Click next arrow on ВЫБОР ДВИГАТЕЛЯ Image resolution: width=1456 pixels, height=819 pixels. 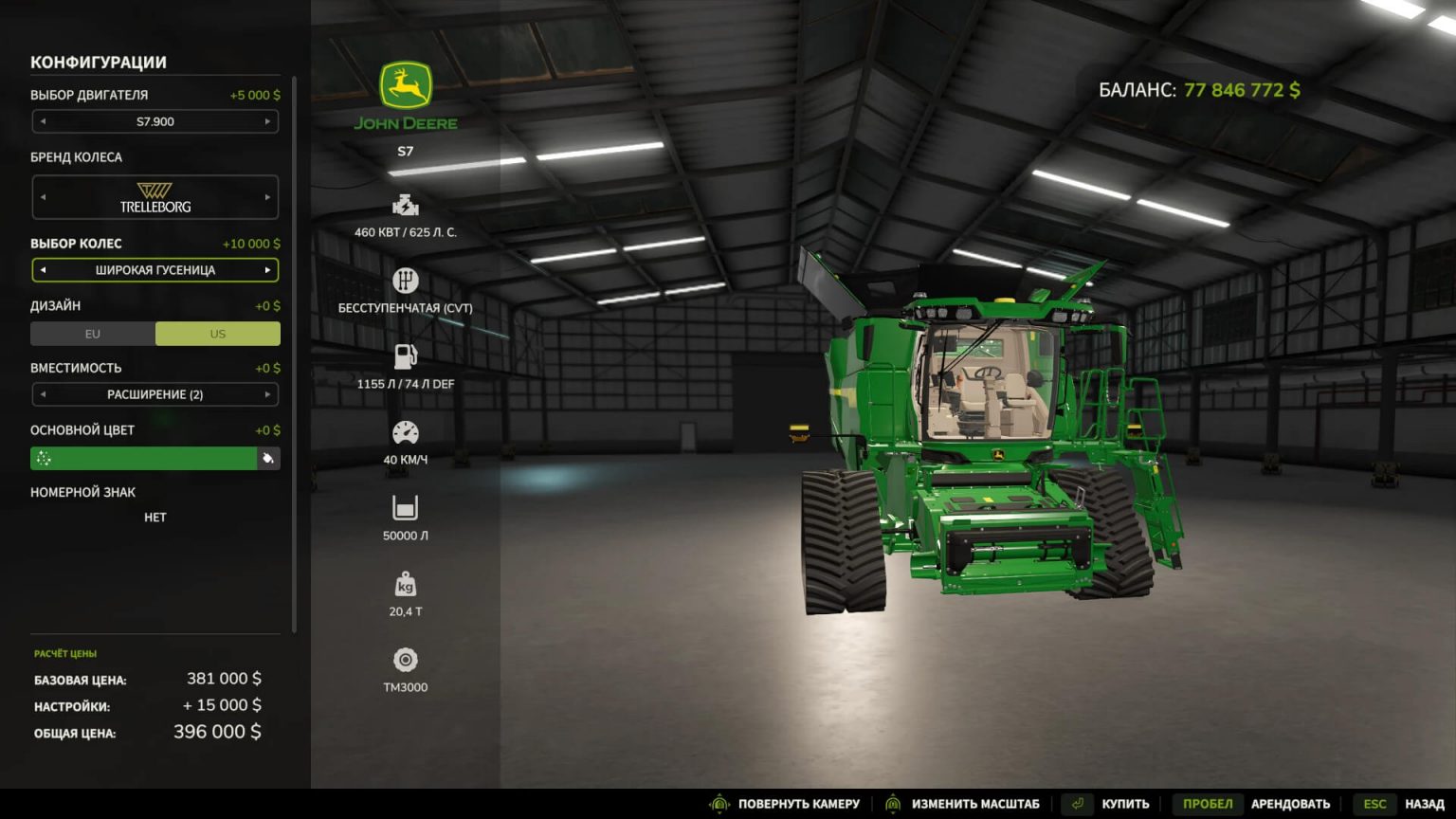[x=267, y=121]
